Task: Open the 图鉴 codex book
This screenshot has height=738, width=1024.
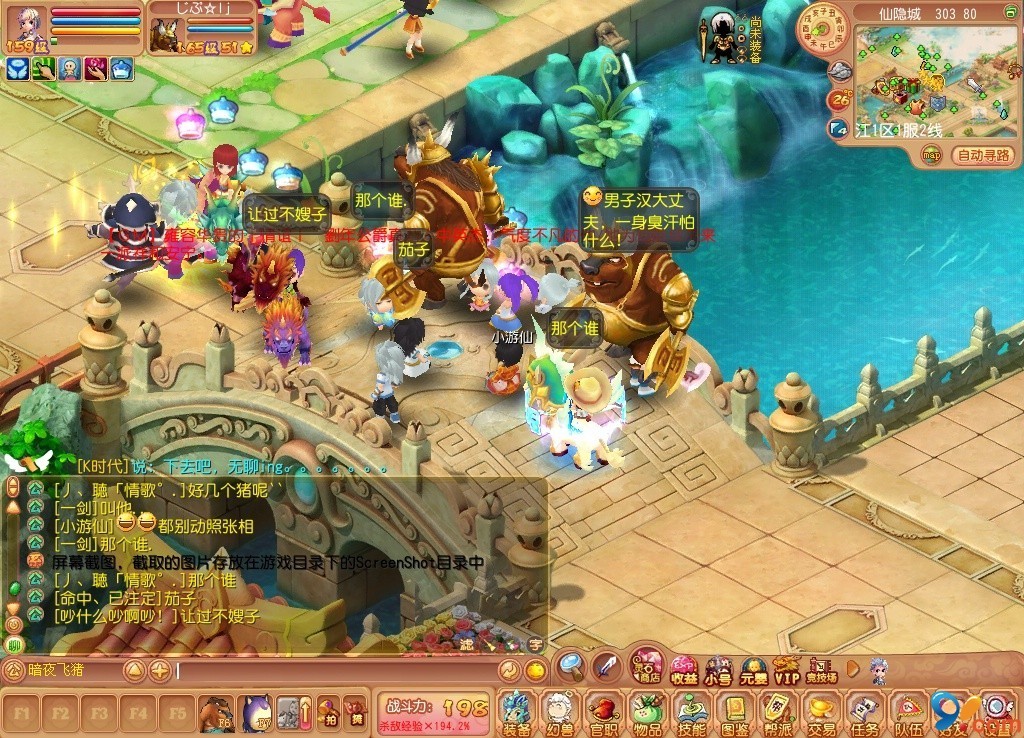Action: coord(735,712)
